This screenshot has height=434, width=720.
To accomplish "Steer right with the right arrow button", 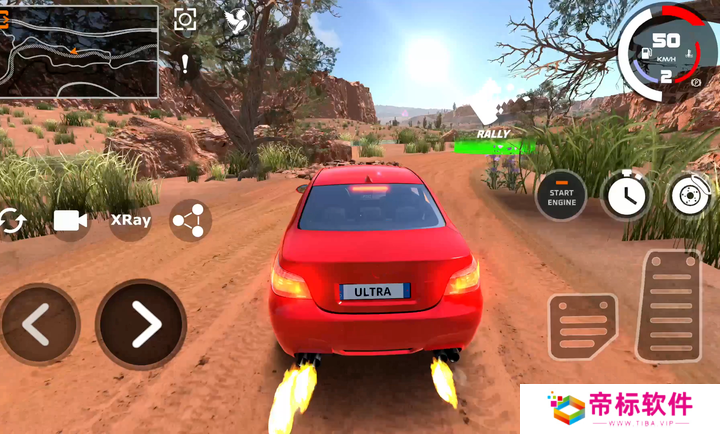I will coord(141,324).
